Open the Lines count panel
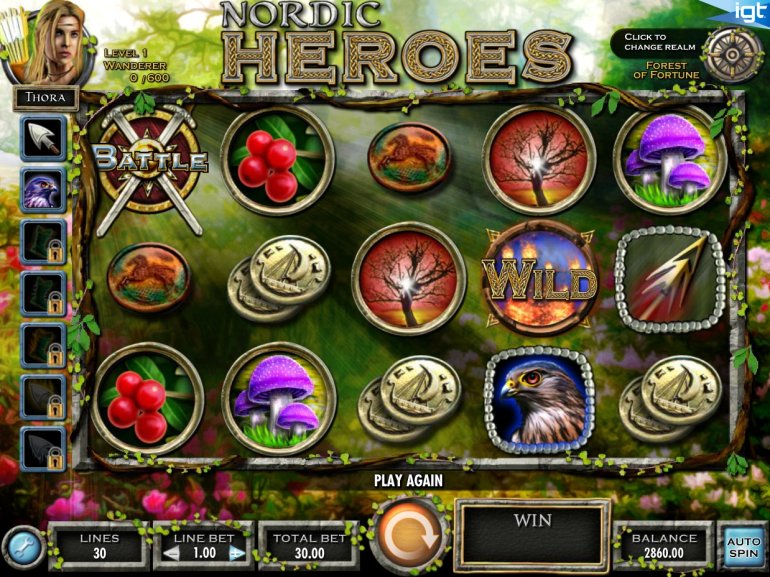 [x=99, y=545]
